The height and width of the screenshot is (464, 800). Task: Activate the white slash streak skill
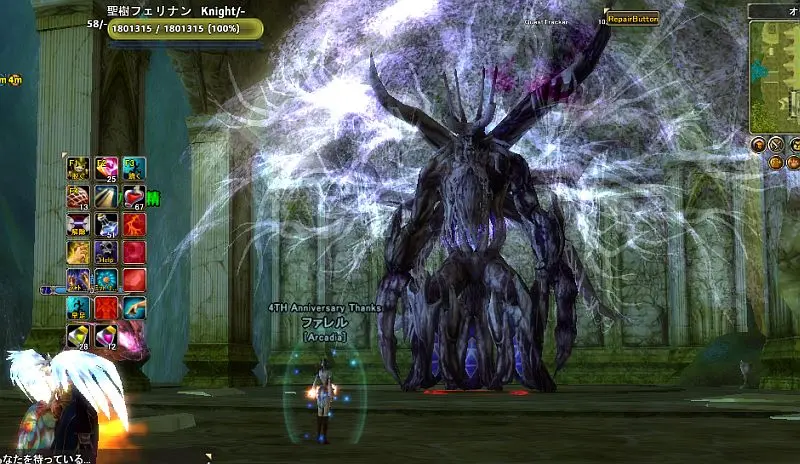(106, 196)
